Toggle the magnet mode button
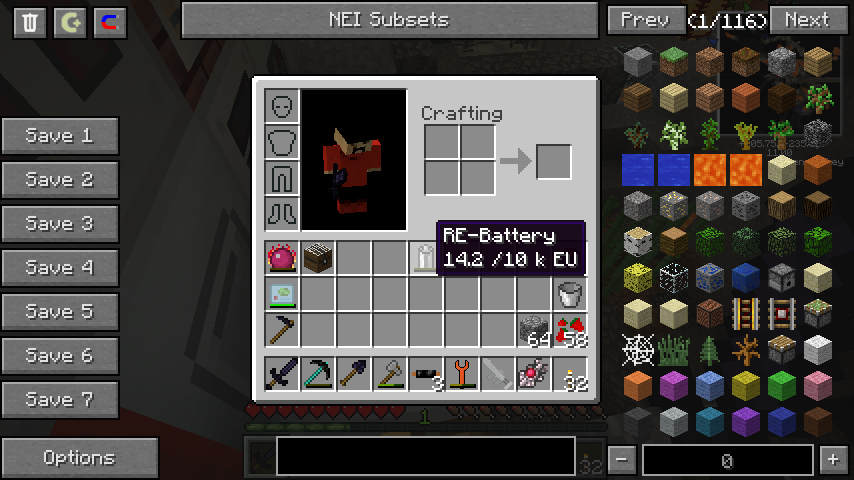 [x=110, y=22]
